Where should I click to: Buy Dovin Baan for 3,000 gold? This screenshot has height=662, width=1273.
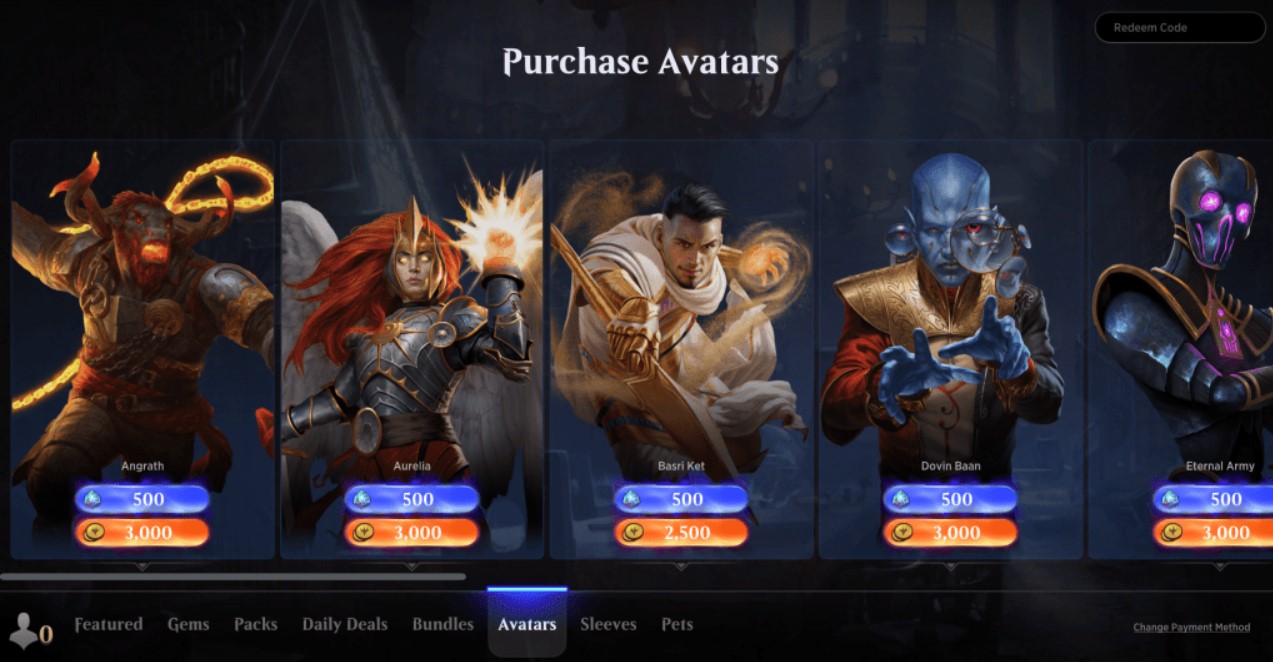(950, 533)
